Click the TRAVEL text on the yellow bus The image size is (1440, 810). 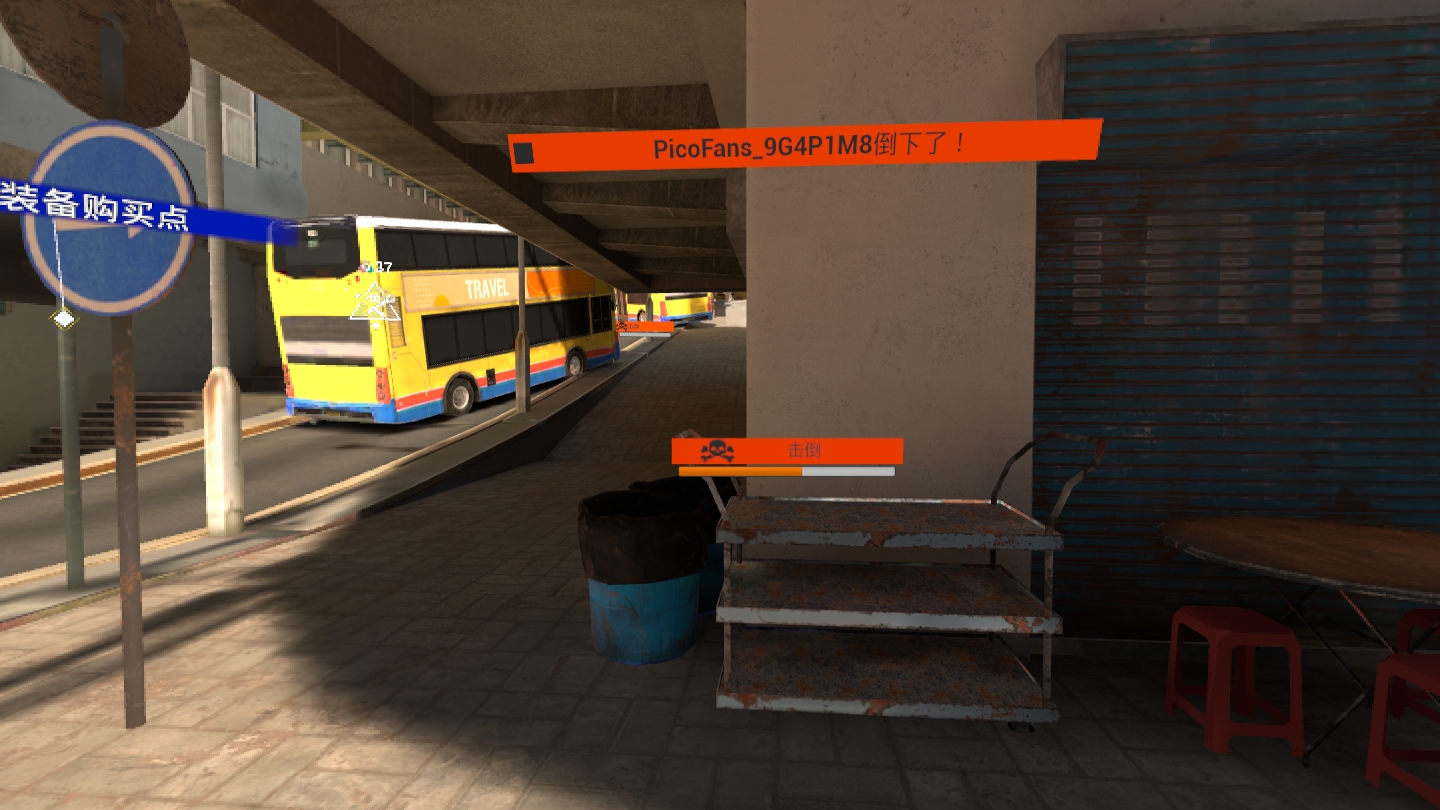[487, 289]
